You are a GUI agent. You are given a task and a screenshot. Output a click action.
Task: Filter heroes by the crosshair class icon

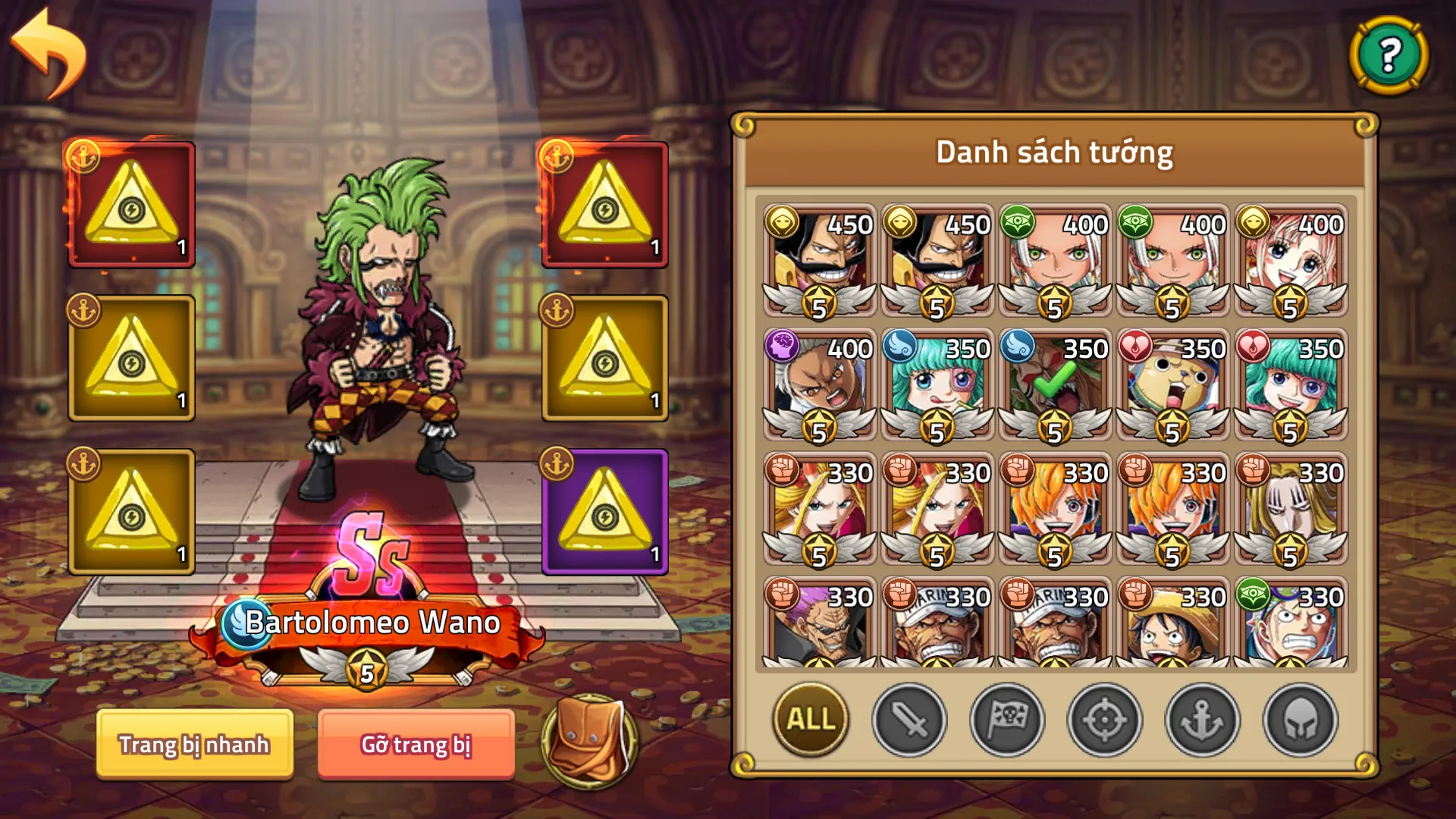(1104, 721)
